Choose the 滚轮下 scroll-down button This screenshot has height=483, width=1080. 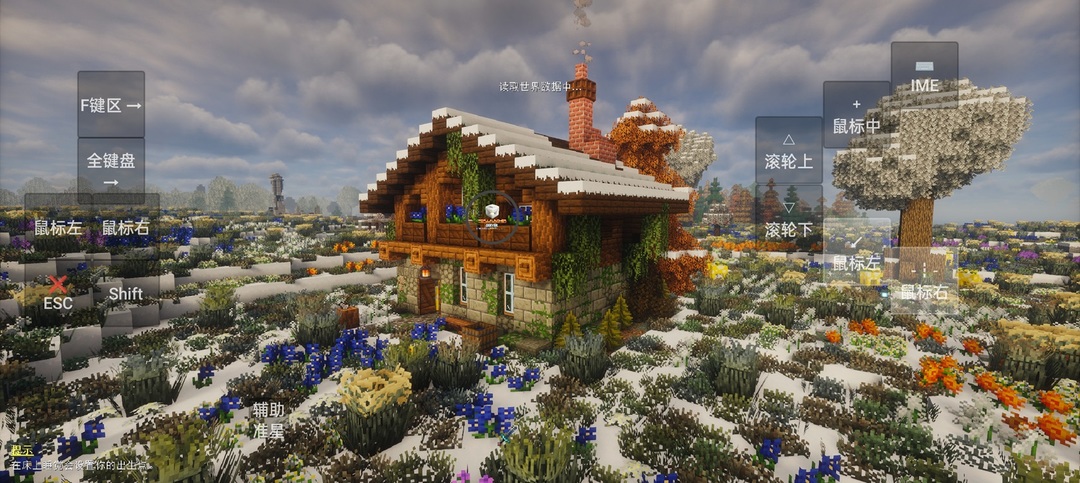[788, 218]
